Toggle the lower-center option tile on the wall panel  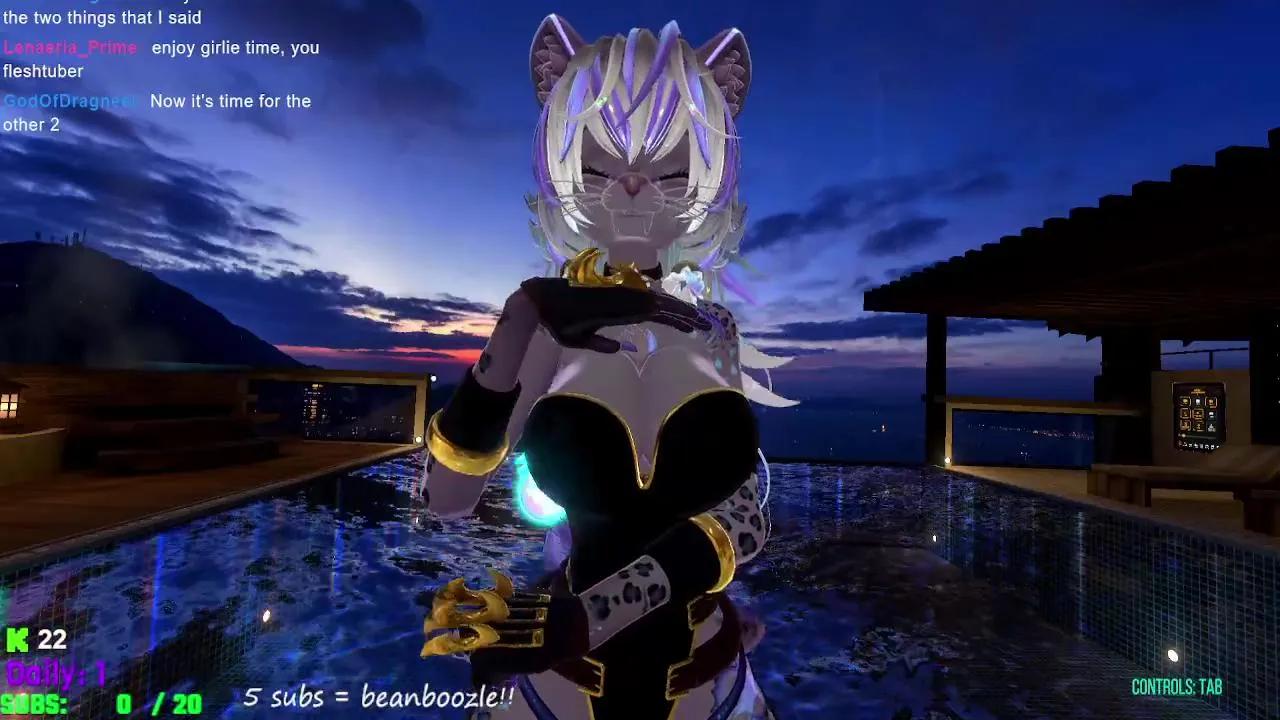pyautogui.click(x=1198, y=426)
